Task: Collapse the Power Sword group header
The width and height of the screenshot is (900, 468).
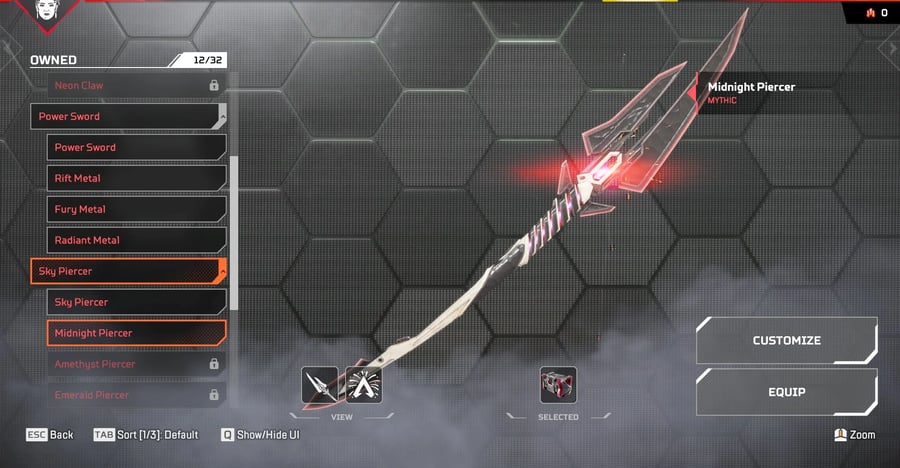Action: pyautogui.click(x=128, y=116)
